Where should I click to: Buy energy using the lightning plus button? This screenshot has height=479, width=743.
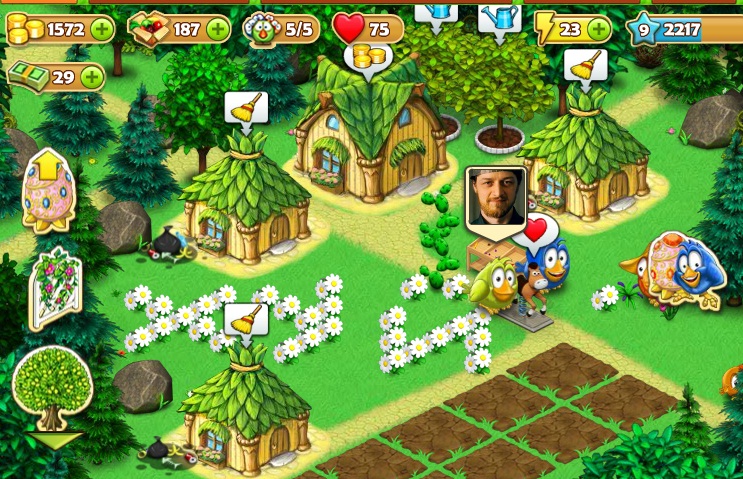[599, 29]
